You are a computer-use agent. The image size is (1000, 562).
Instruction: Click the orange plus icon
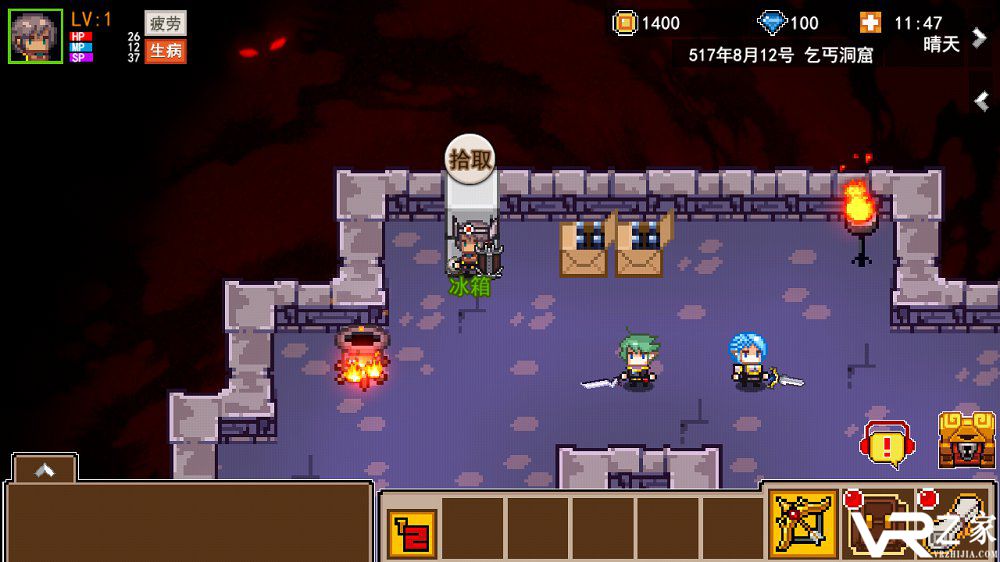[x=870, y=22]
